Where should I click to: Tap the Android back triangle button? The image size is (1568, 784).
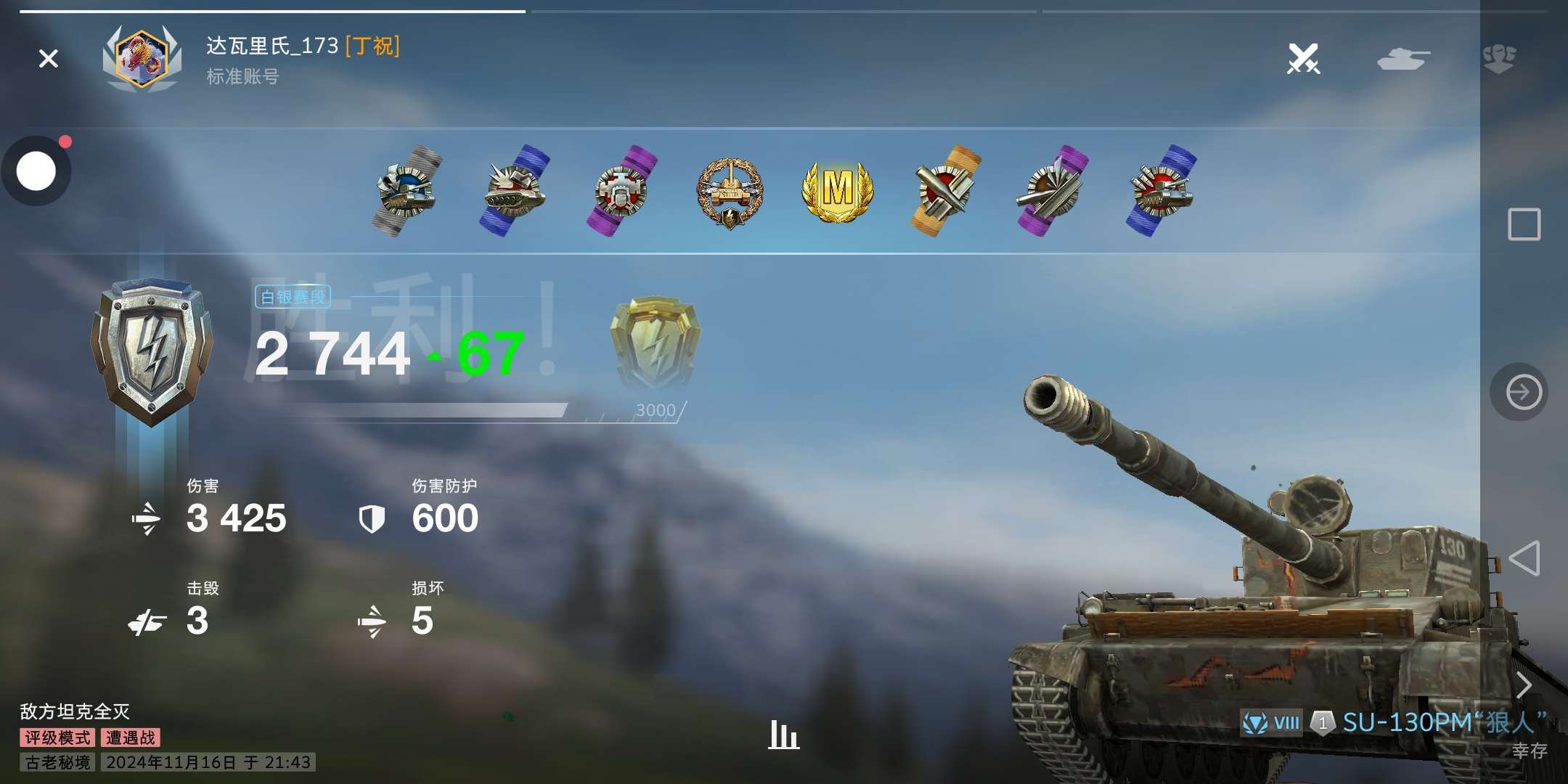click(x=1524, y=558)
